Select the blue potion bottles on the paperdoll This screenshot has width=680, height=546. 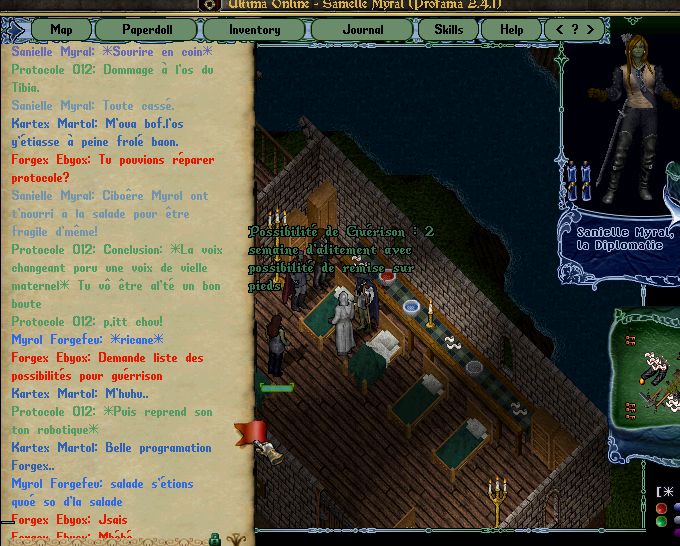pyautogui.click(x=579, y=180)
